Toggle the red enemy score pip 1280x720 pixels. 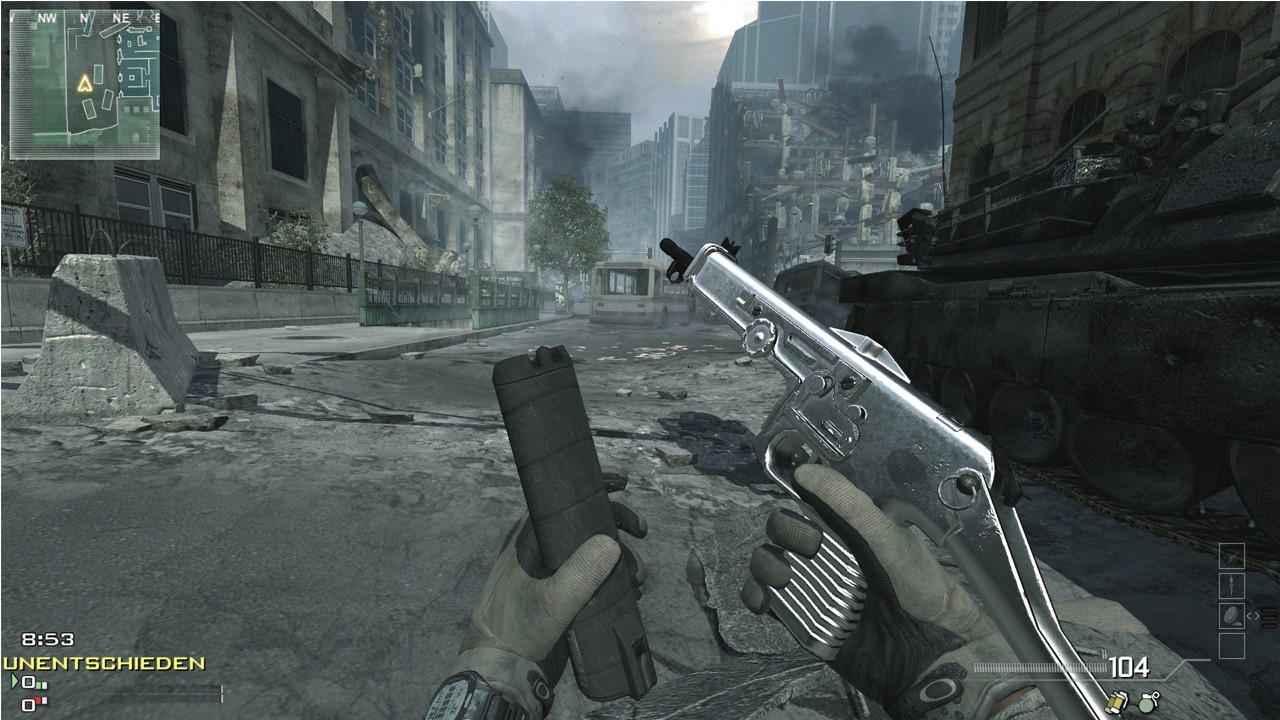(38, 700)
